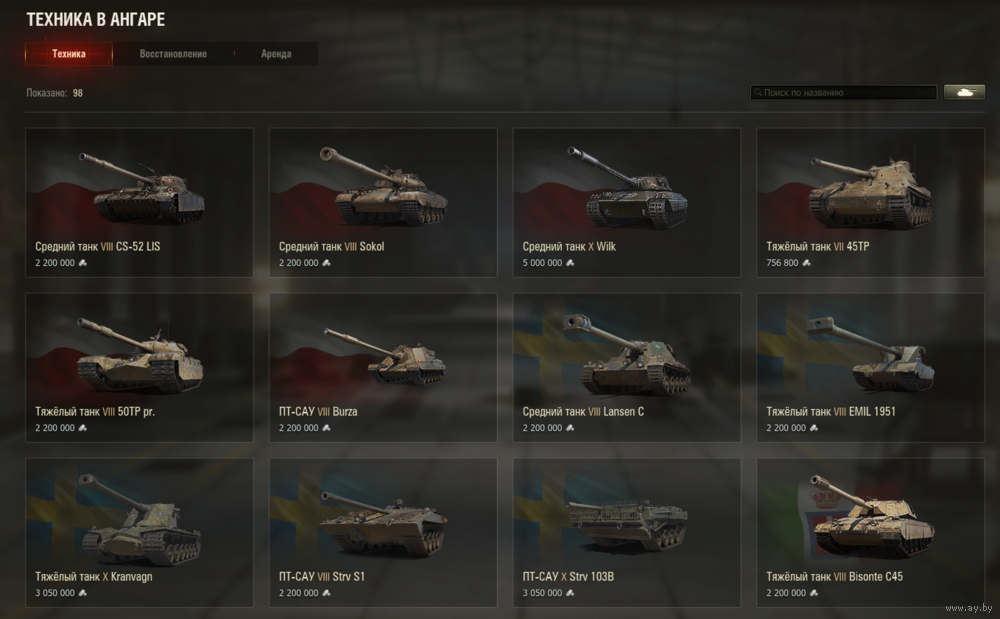Image resolution: width=1000 pixels, height=619 pixels.
Task: Switch to the Техника tab
Action: 69,54
